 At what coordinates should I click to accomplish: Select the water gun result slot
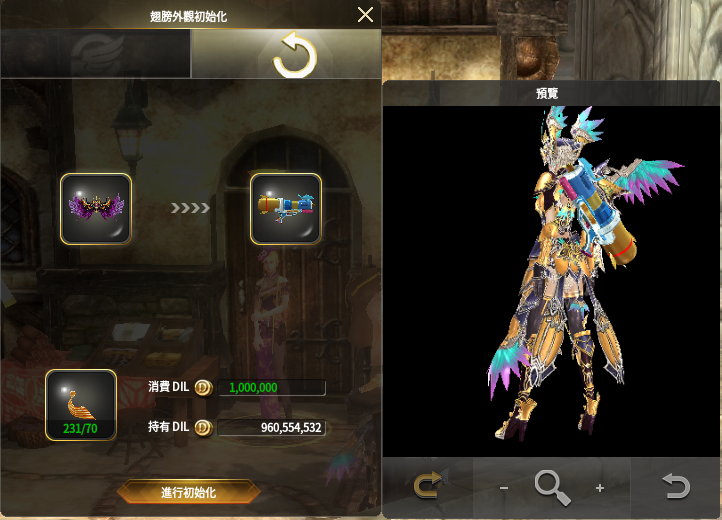click(x=285, y=209)
